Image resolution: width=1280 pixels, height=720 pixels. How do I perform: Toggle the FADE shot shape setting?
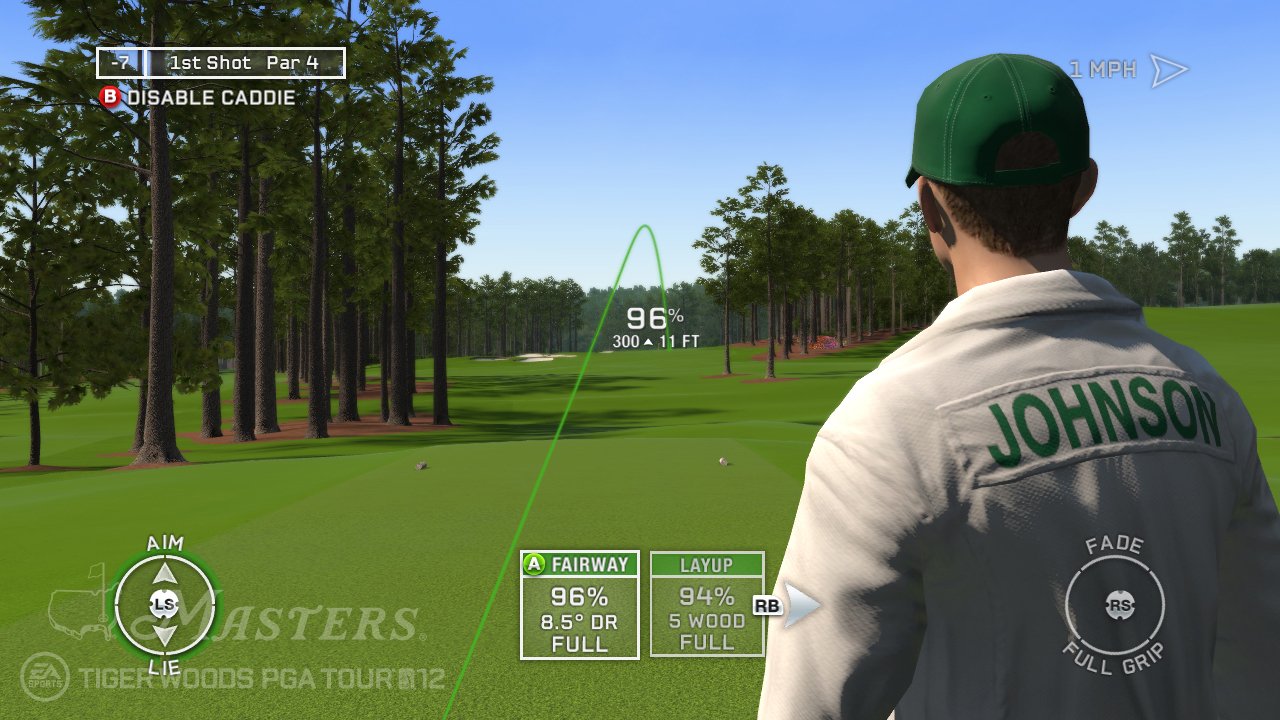pos(1116,546)
